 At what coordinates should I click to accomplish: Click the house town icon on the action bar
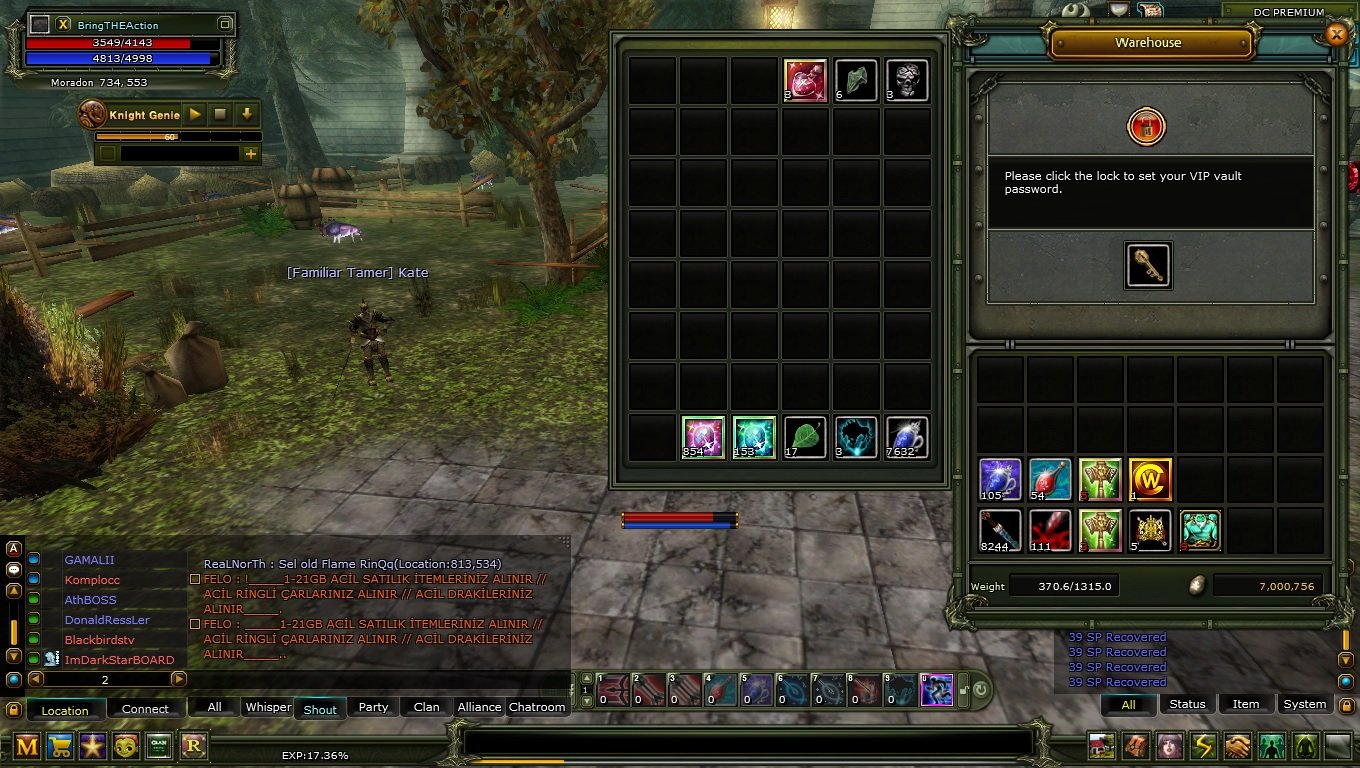click(x=1101, y=745)
